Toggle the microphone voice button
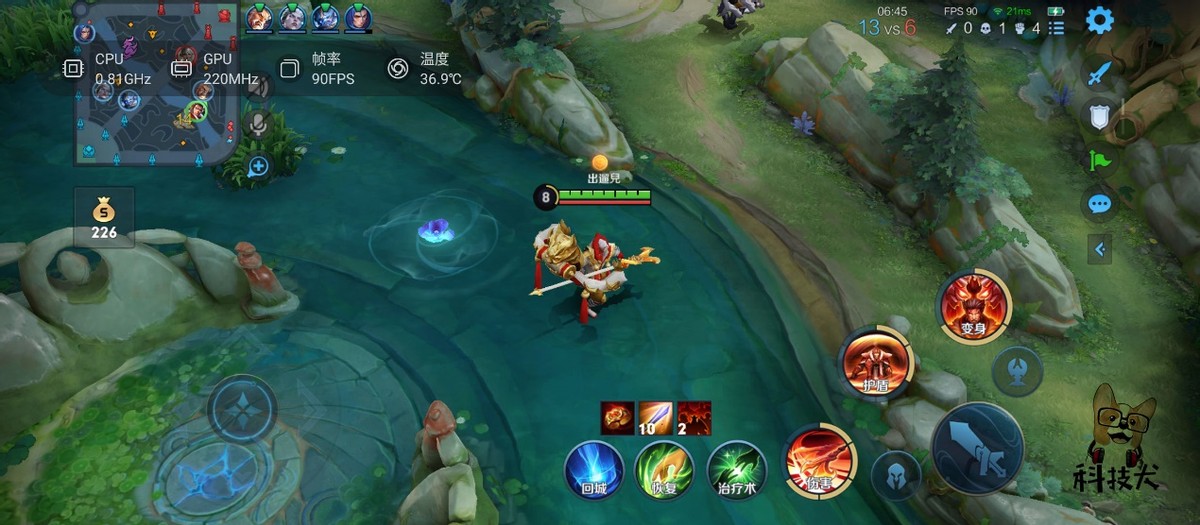Screen dimensions: 1200x525 (x=258, y=124)
